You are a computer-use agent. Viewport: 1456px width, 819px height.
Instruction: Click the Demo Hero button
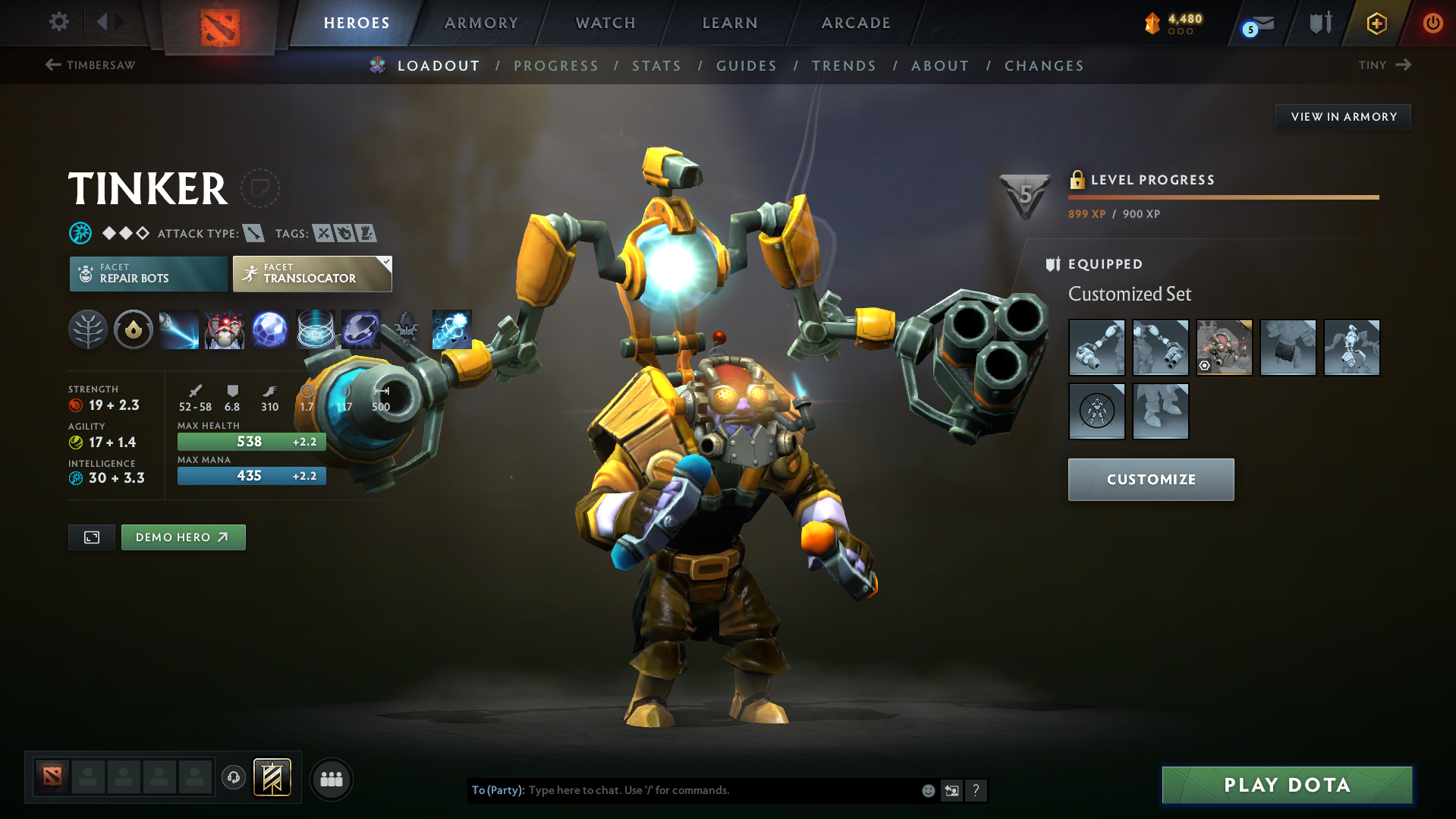click(183, 537)
